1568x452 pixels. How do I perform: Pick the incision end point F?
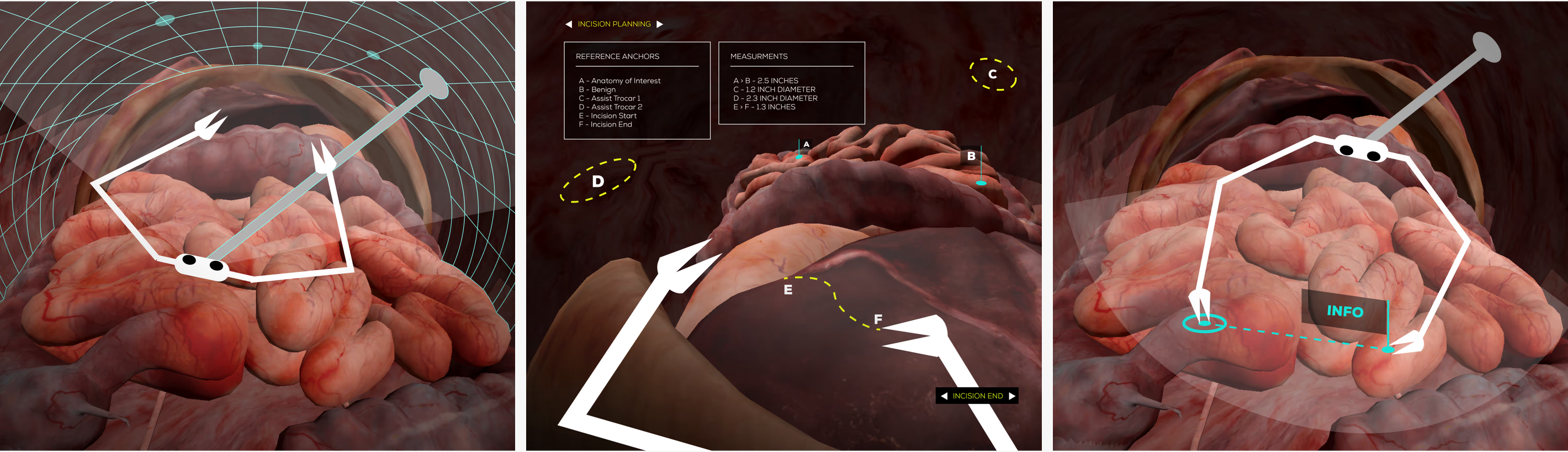point(878,319)
